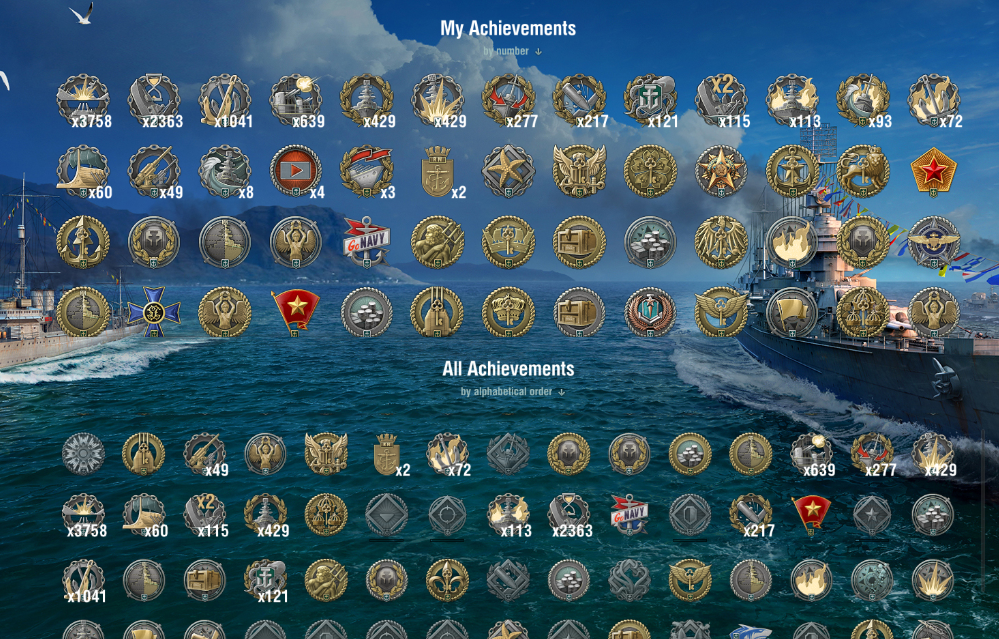
Task: Pick the x2363 achievement in My Achievements
Action: (x=154, y=99)
